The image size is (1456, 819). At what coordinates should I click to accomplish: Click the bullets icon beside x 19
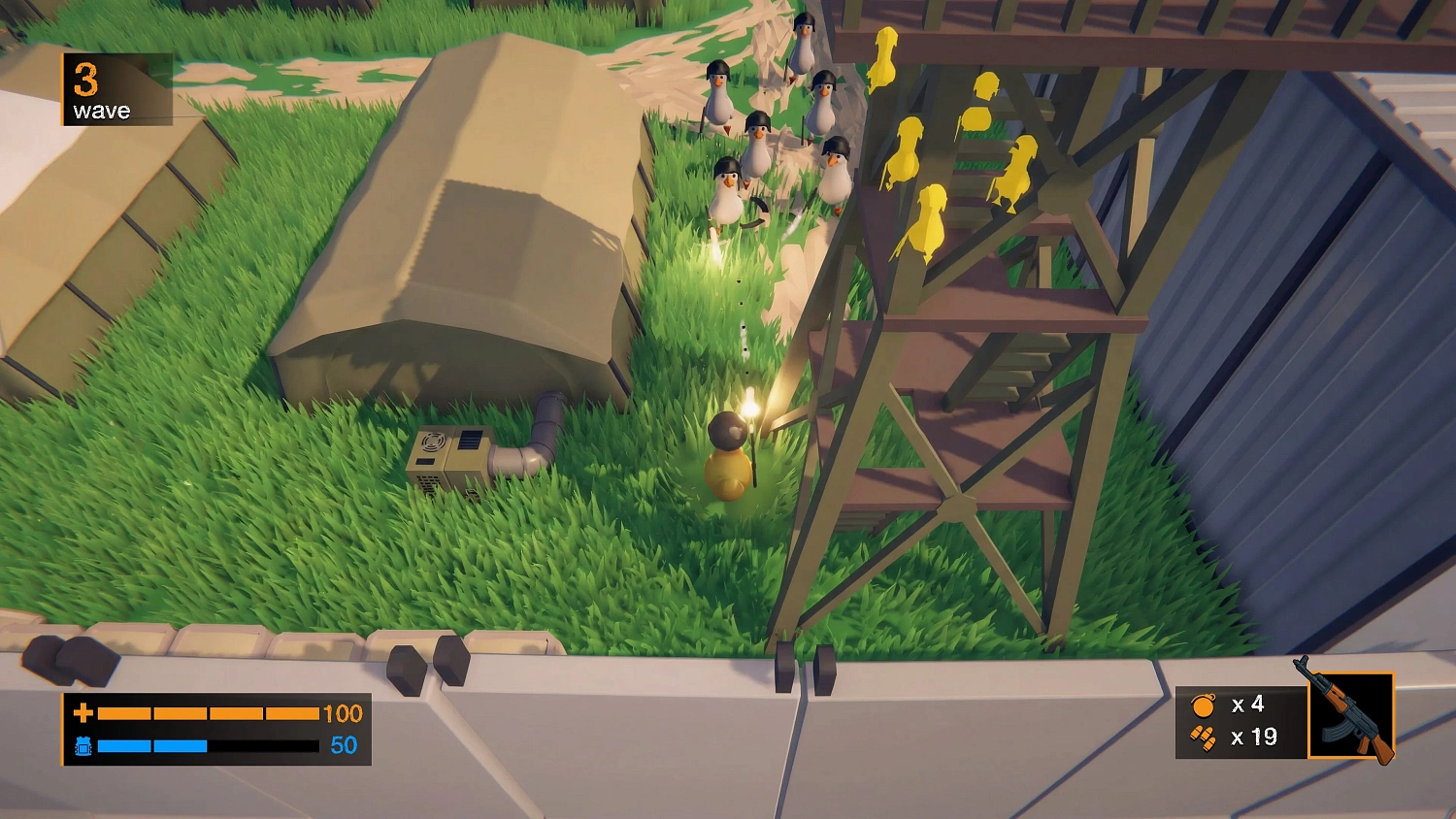click(x=1201, y=737)
